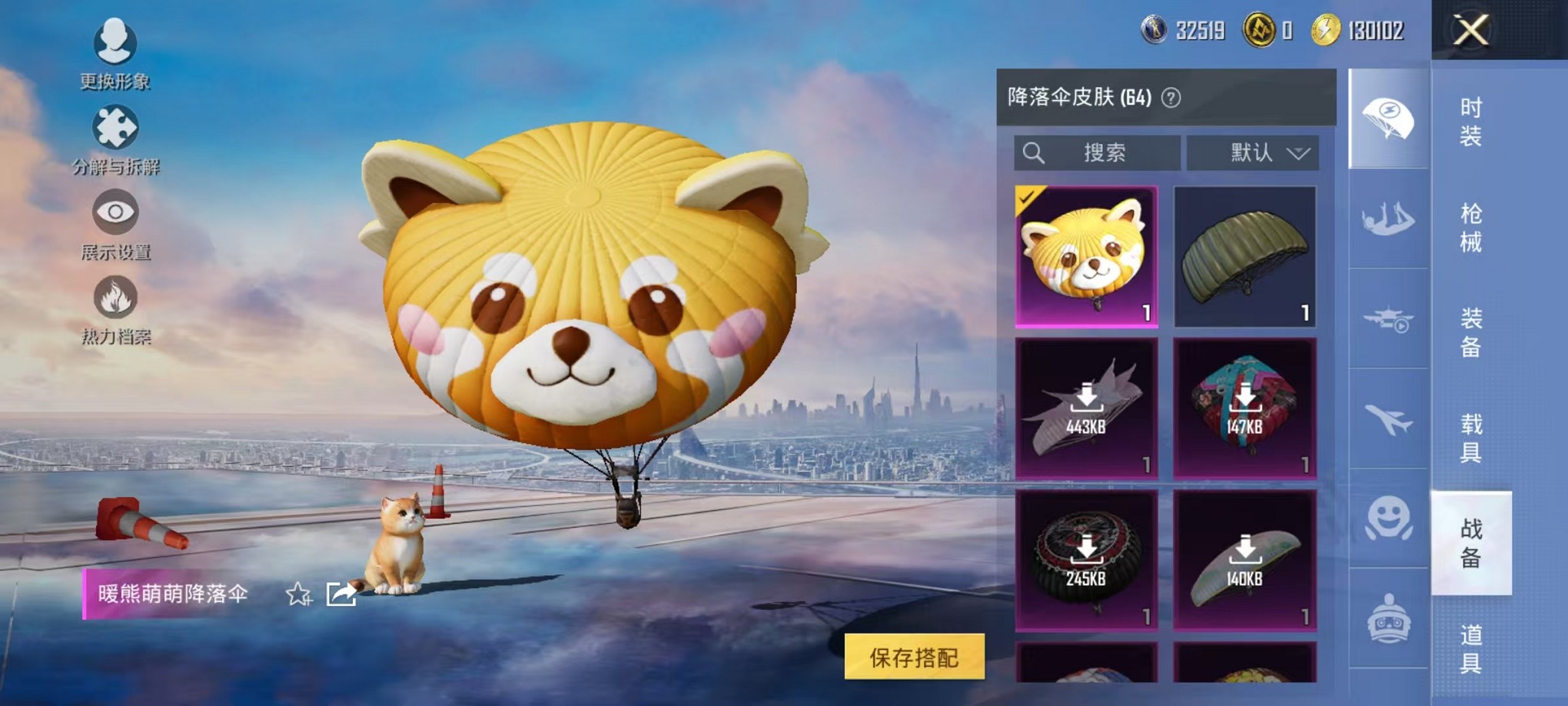The height and width of the screenshot is (706, 1568).
Task: Select the 分解与拆解 dismantle function
Action: tap(114, 138)
